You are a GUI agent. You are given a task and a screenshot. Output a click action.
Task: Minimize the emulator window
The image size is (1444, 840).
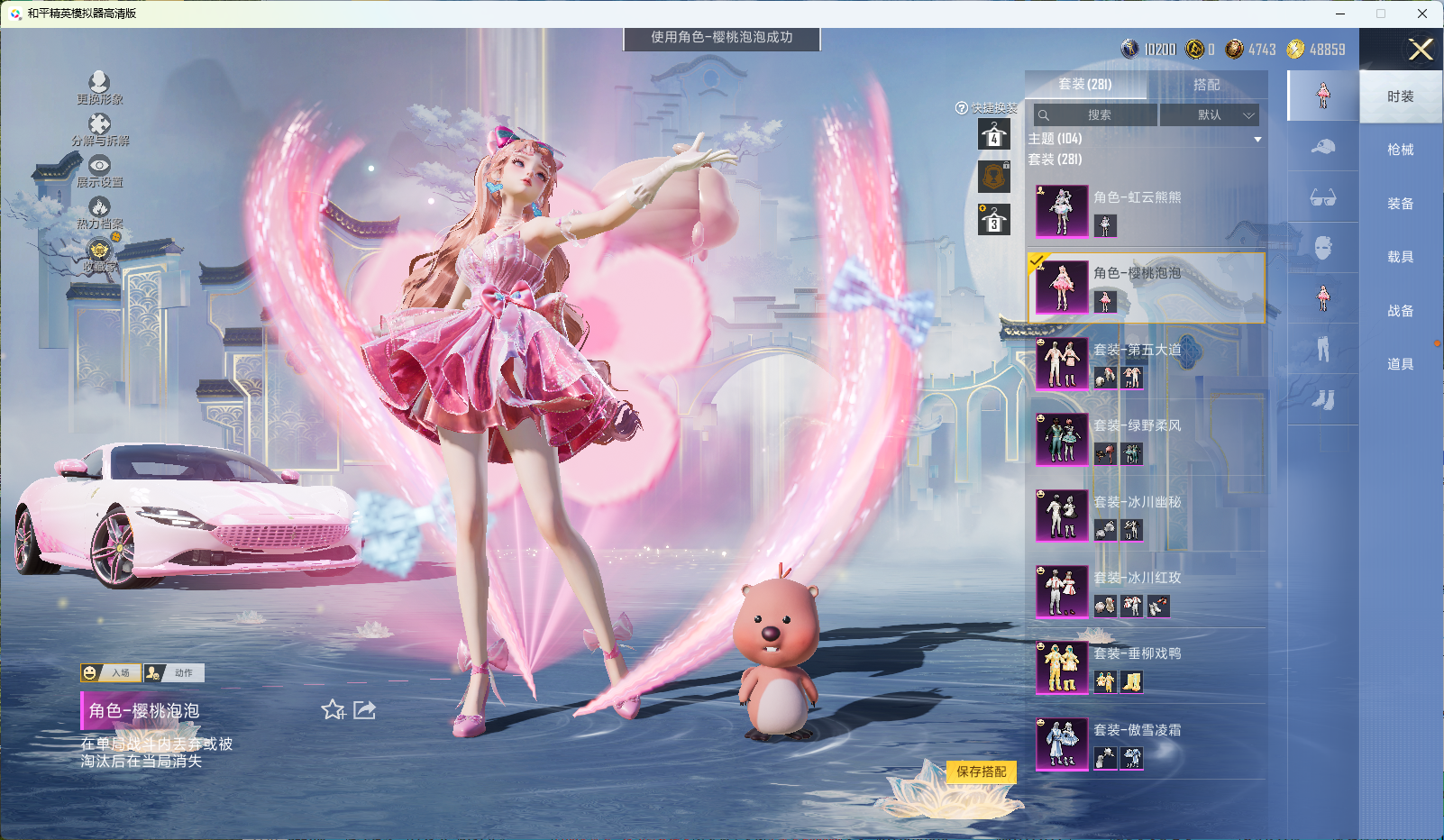(1340, 14)
